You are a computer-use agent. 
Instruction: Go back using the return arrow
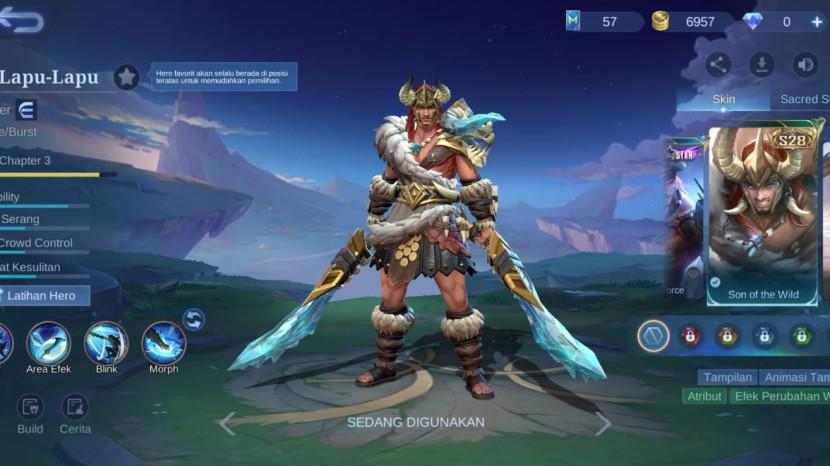[22, 20]
